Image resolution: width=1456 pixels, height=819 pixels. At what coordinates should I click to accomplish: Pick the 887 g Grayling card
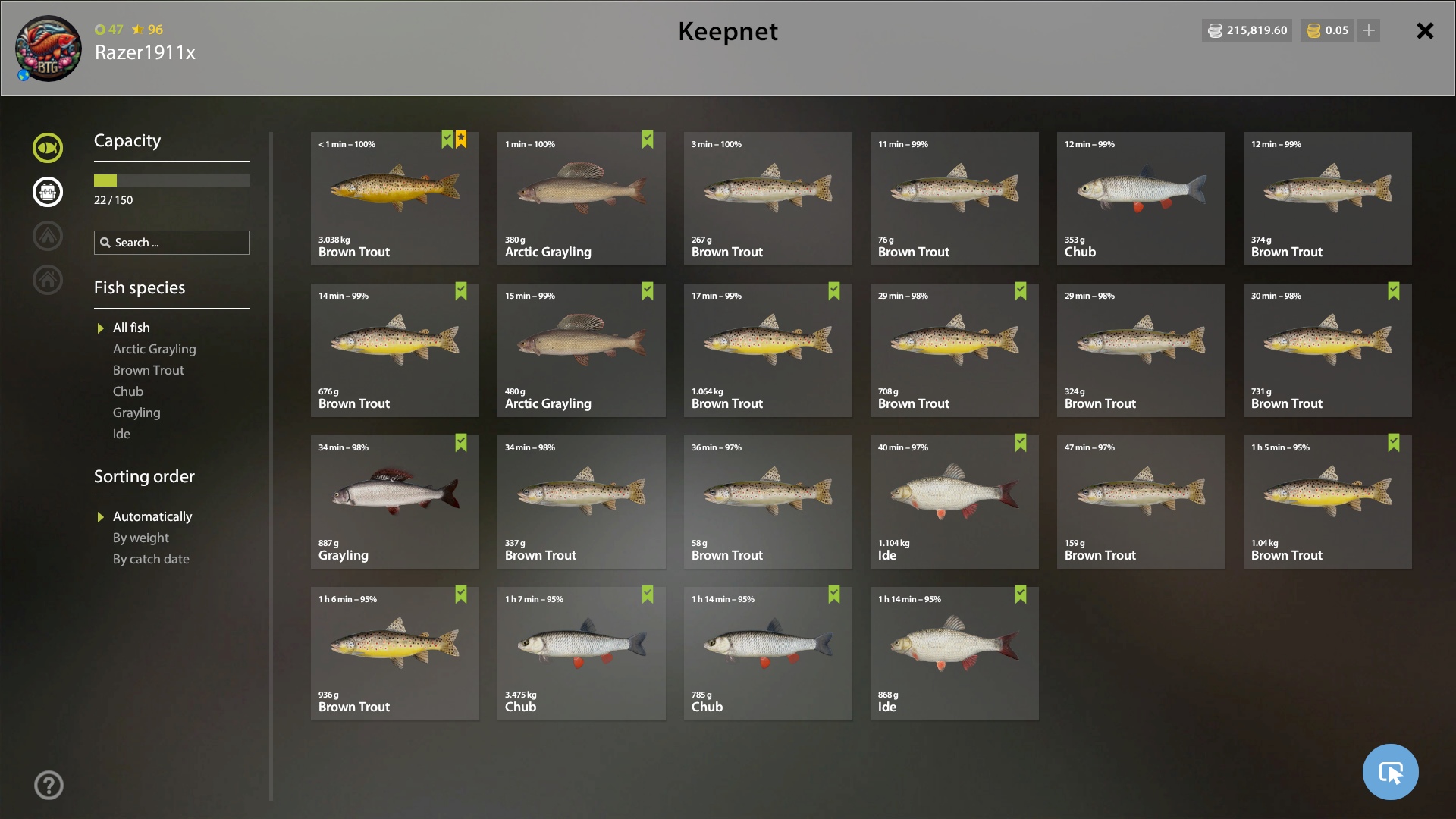(394, 502)
